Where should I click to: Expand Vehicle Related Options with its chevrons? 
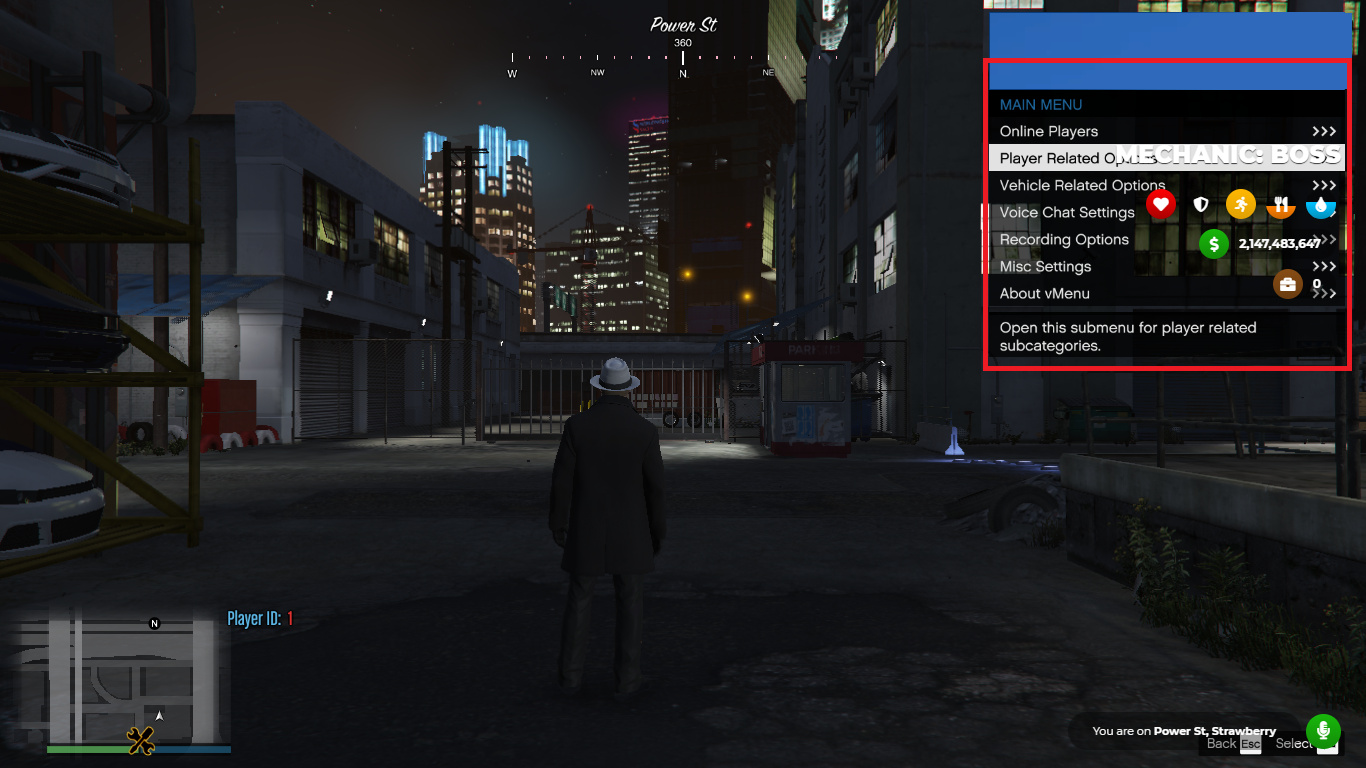click(1323, 185)
